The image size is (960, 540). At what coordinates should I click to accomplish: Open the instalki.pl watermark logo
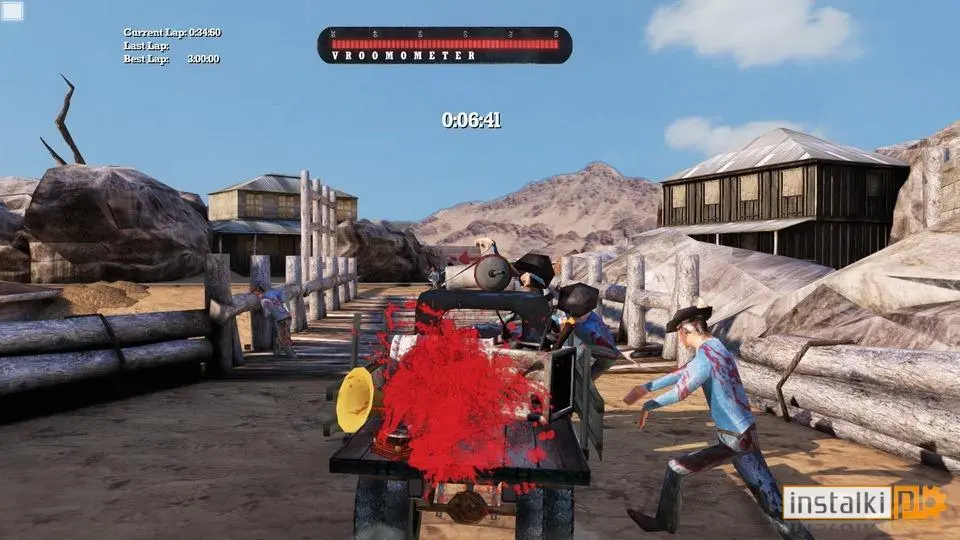point(863,502)
